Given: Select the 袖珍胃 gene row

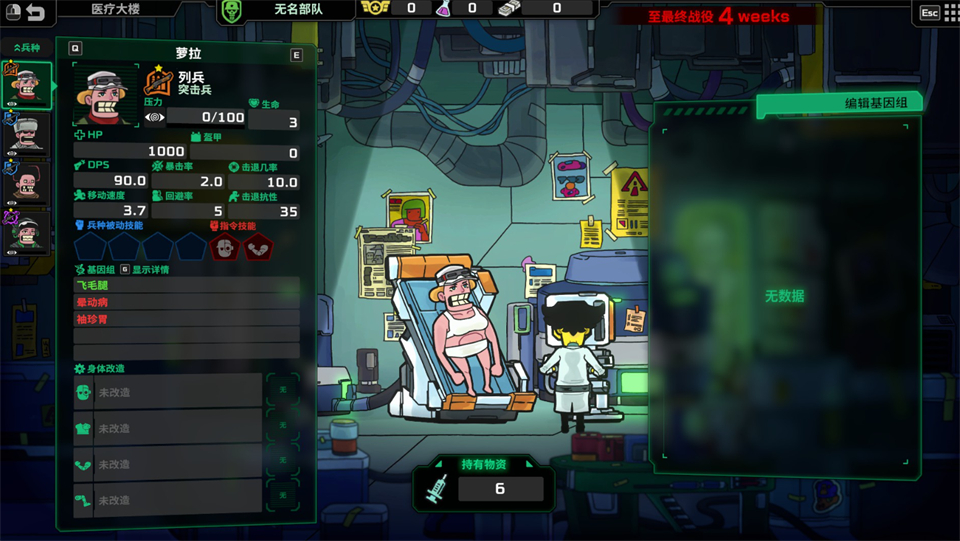Looking at the screenshot, I should click(186, 319).
